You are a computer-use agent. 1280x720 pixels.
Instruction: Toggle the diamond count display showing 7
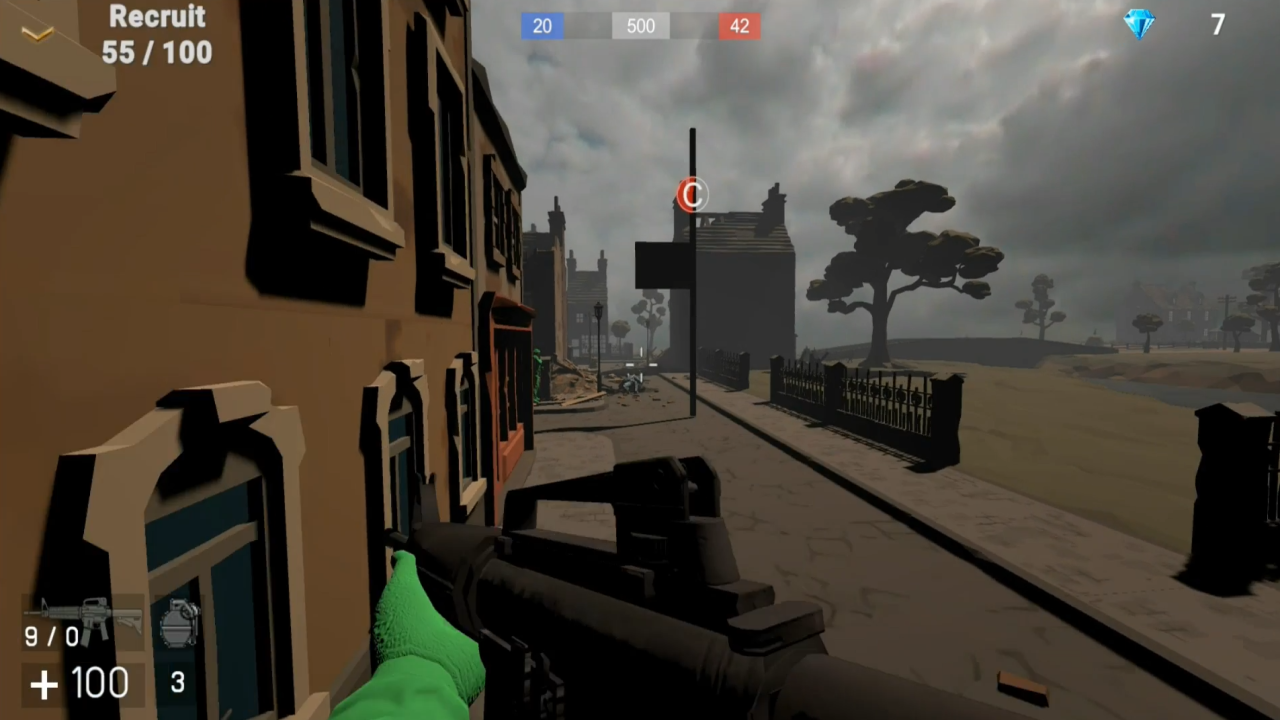[1217, 24]
